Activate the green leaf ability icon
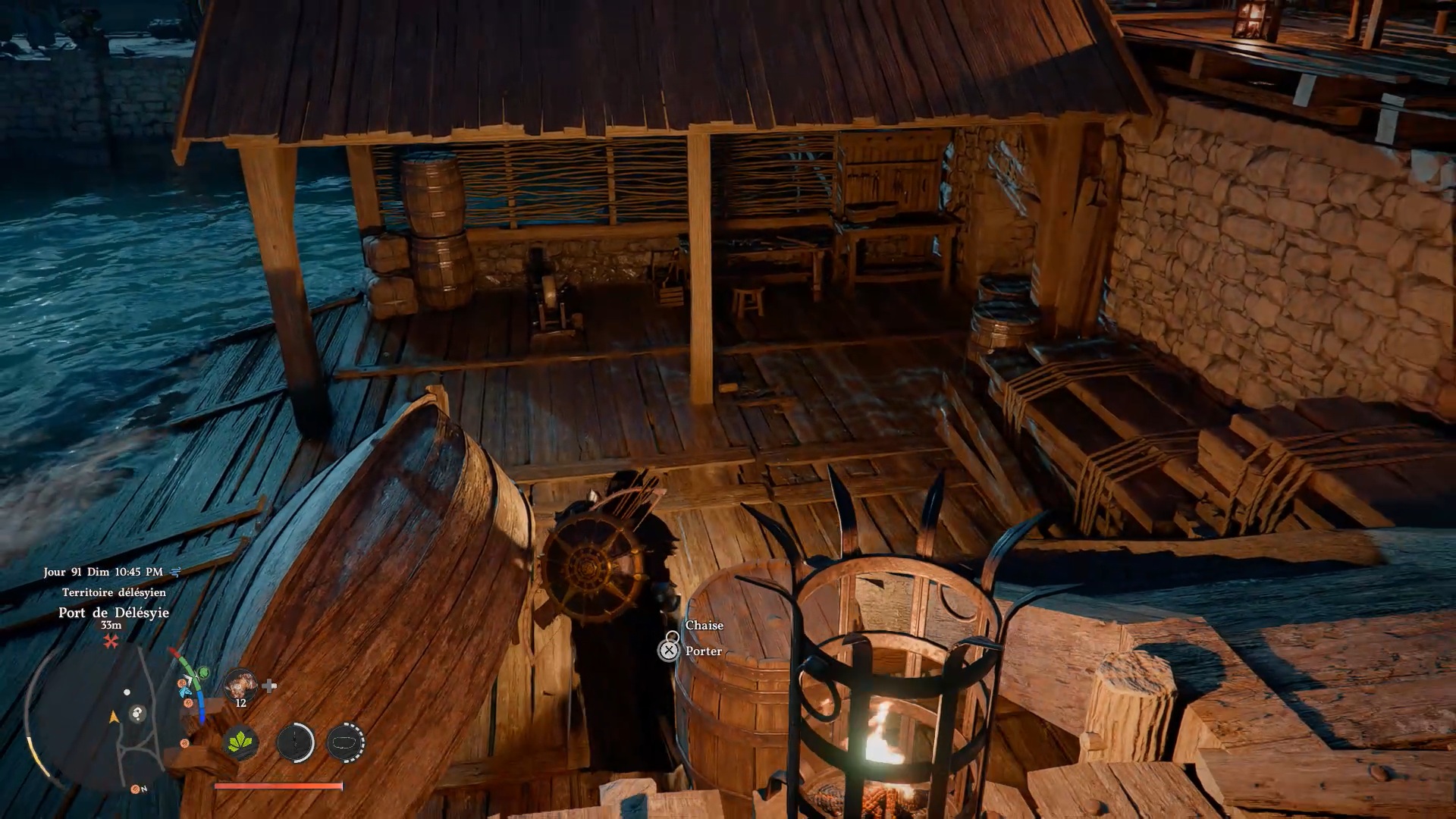 click(241, 742)
